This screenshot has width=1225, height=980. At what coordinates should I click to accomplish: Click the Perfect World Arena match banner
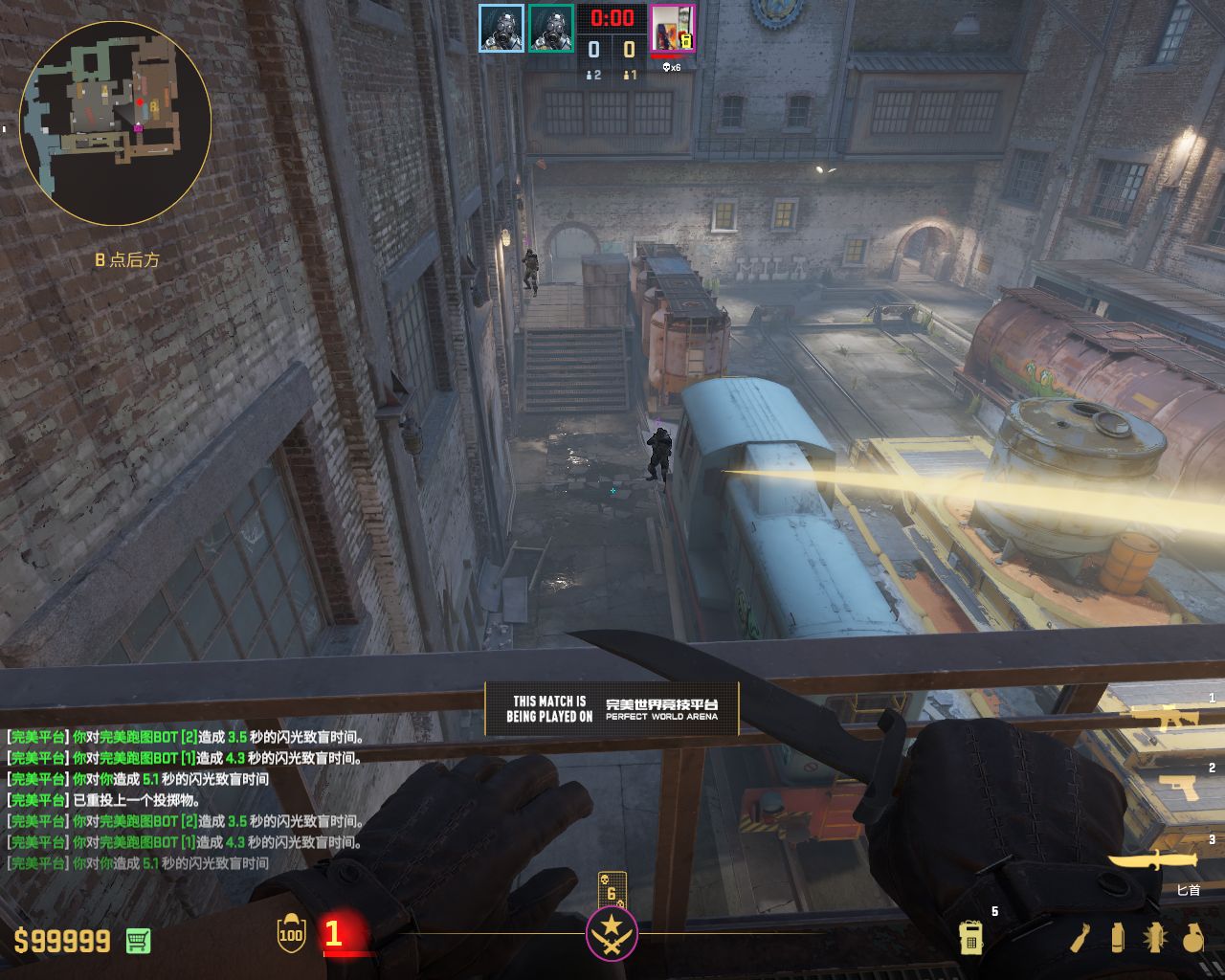coord(612,708)
